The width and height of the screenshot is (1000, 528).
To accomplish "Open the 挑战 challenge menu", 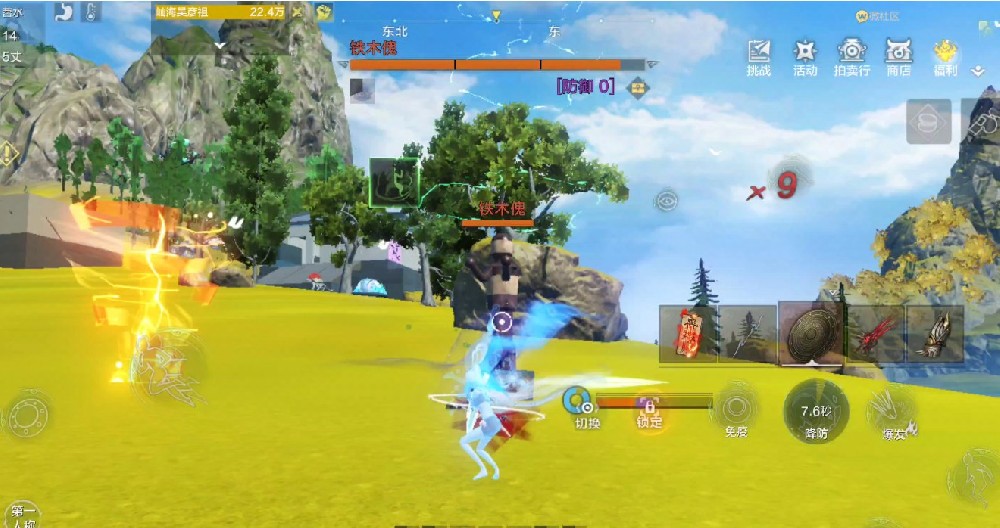I will pyautogui.click(x=759, y=57).
